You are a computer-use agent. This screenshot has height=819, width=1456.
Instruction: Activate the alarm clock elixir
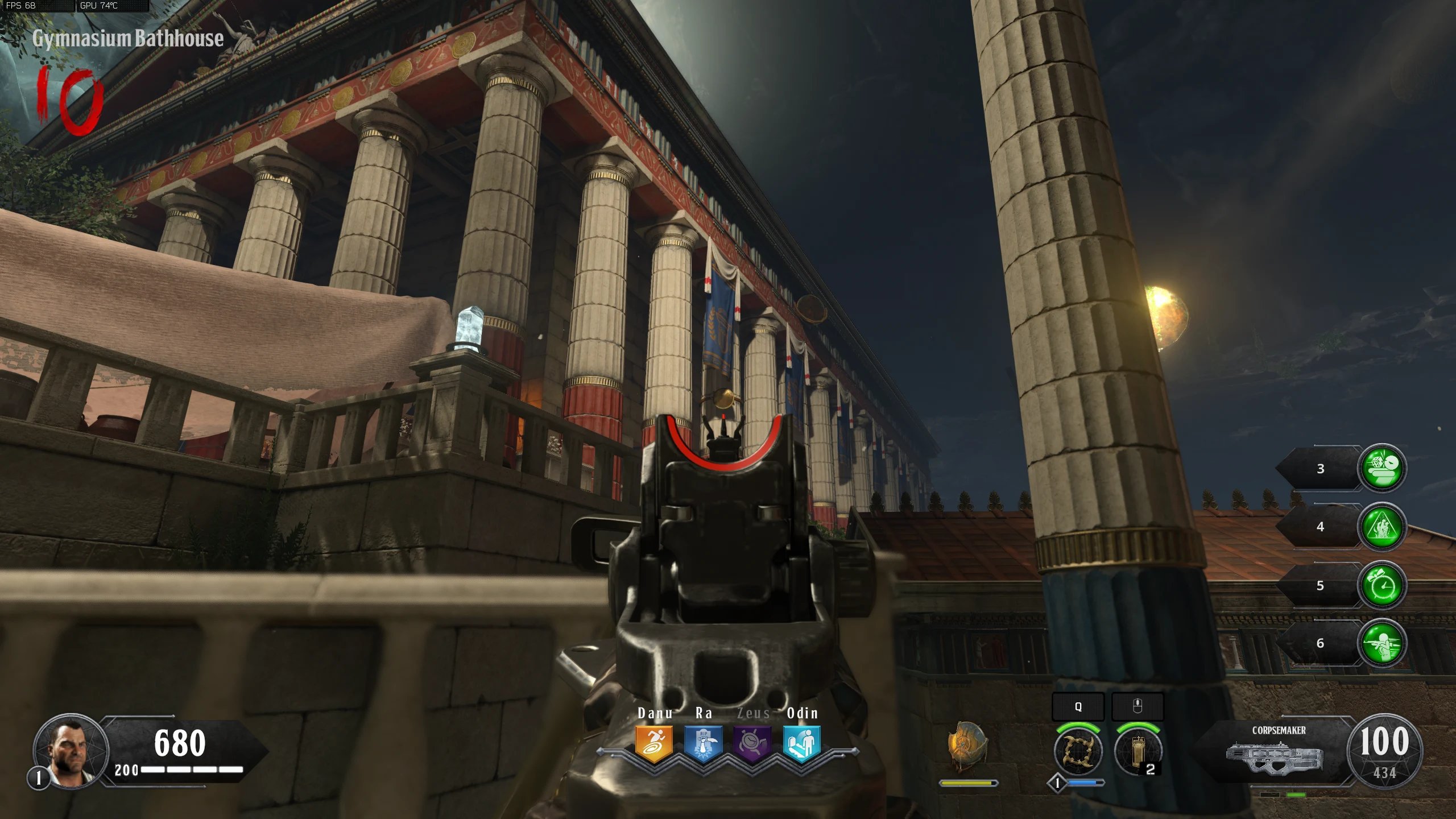click(1382, 585)
